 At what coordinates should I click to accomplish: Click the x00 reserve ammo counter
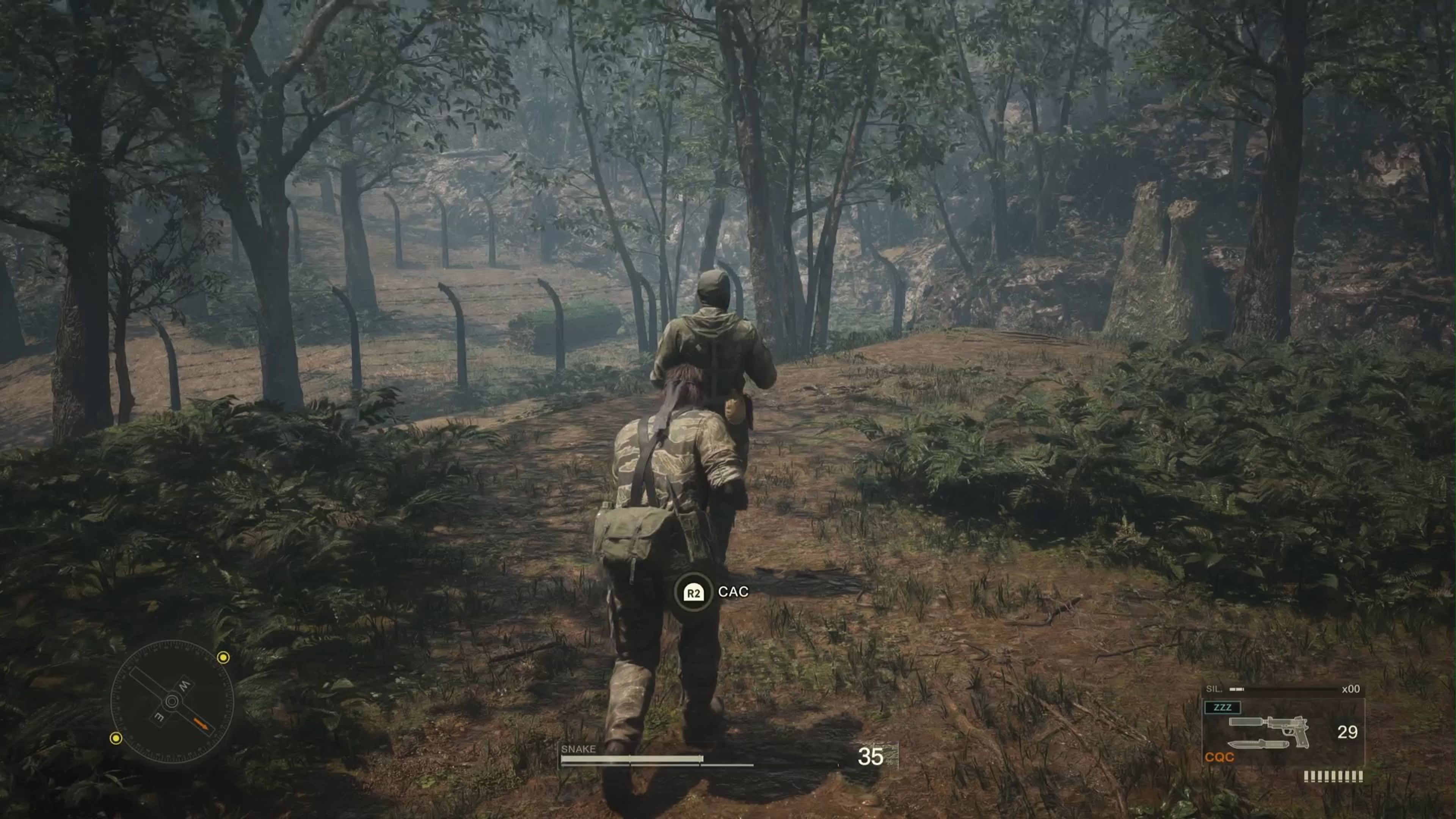coord(1351,689)
